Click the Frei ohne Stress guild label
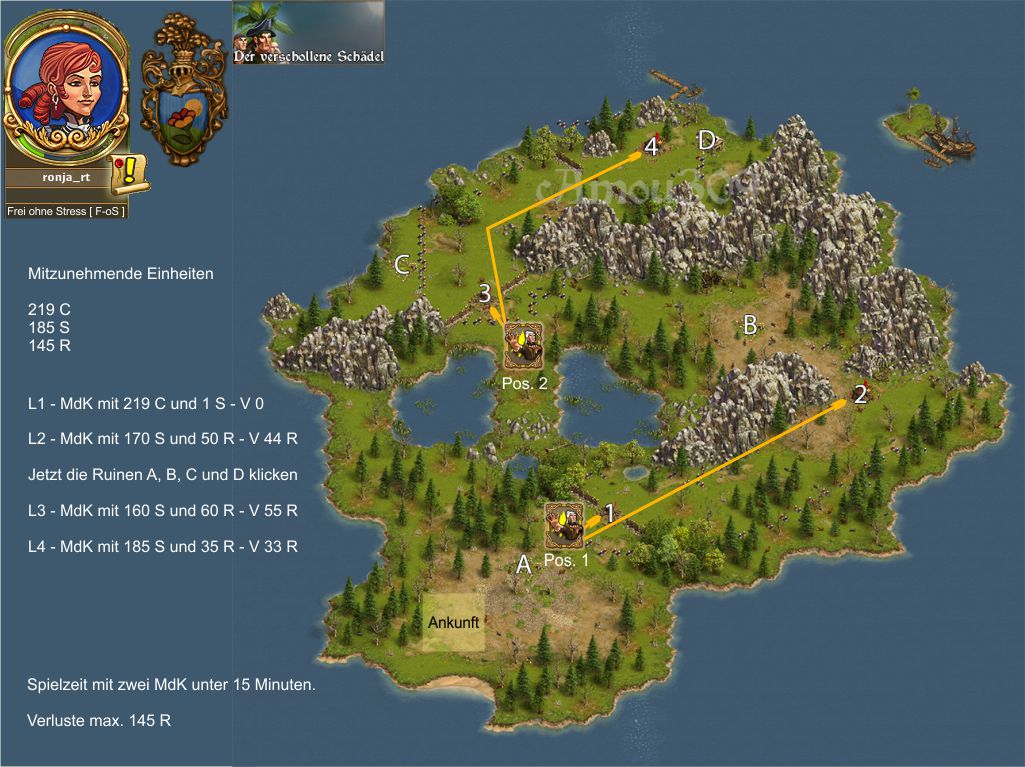 click(66, 211)
